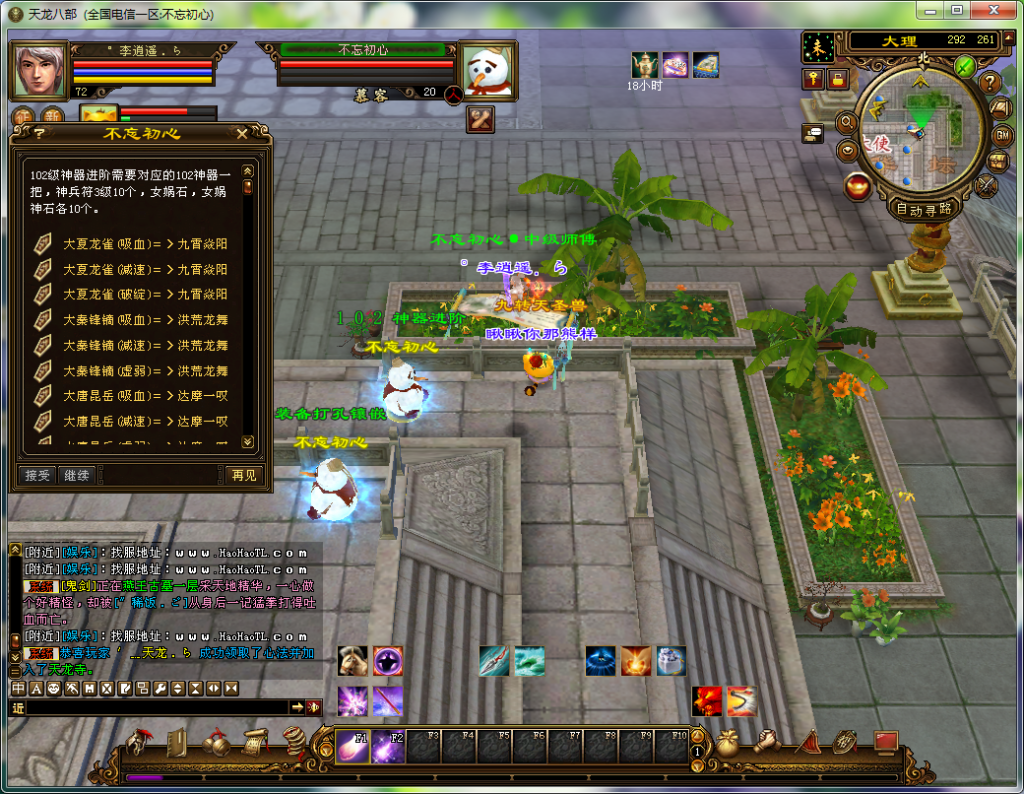Click the treasure chest icon beside minimap

(997, 161)
